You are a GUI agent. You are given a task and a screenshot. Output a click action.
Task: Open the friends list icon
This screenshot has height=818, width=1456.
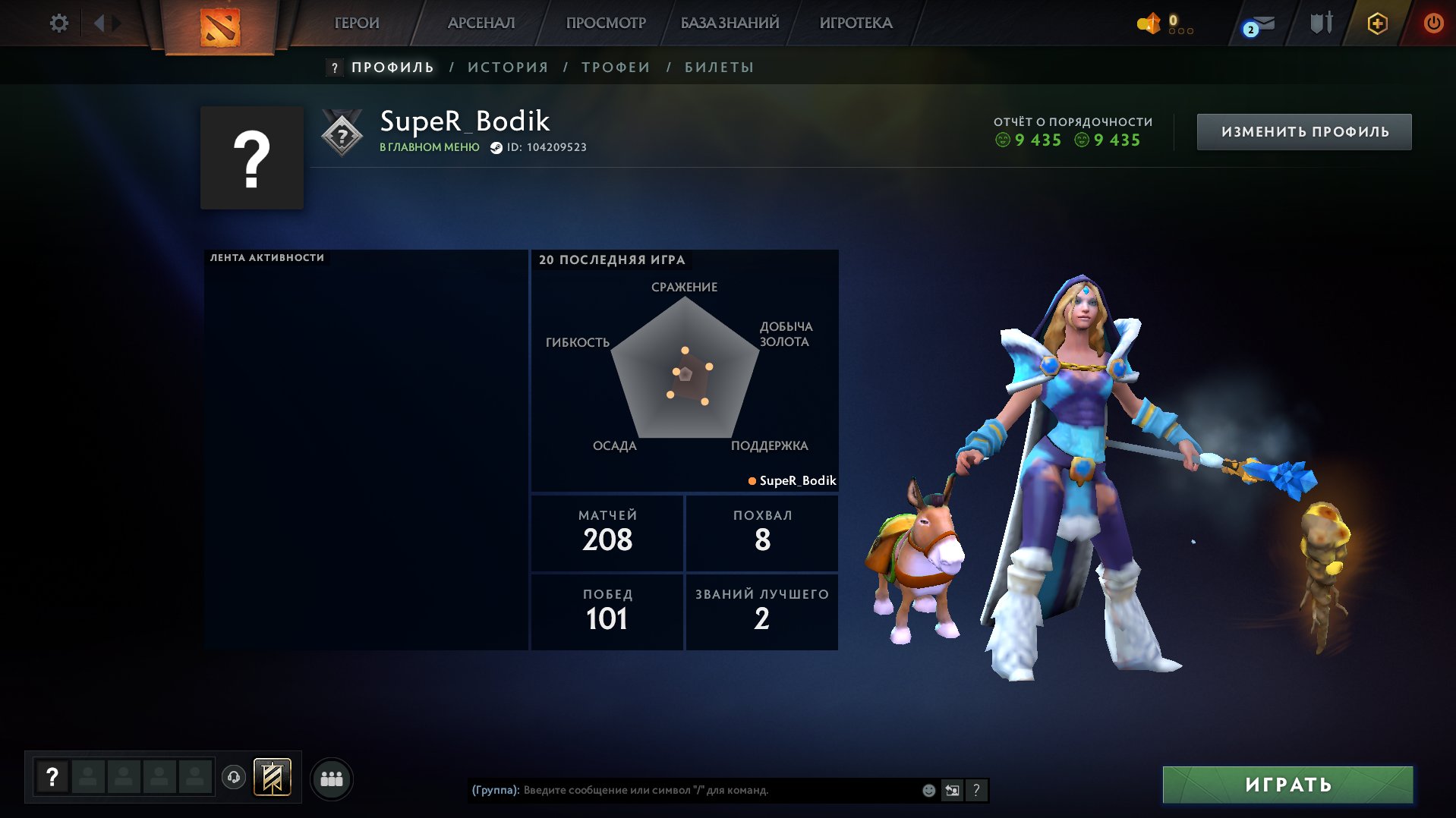click(x=332, y=777)
